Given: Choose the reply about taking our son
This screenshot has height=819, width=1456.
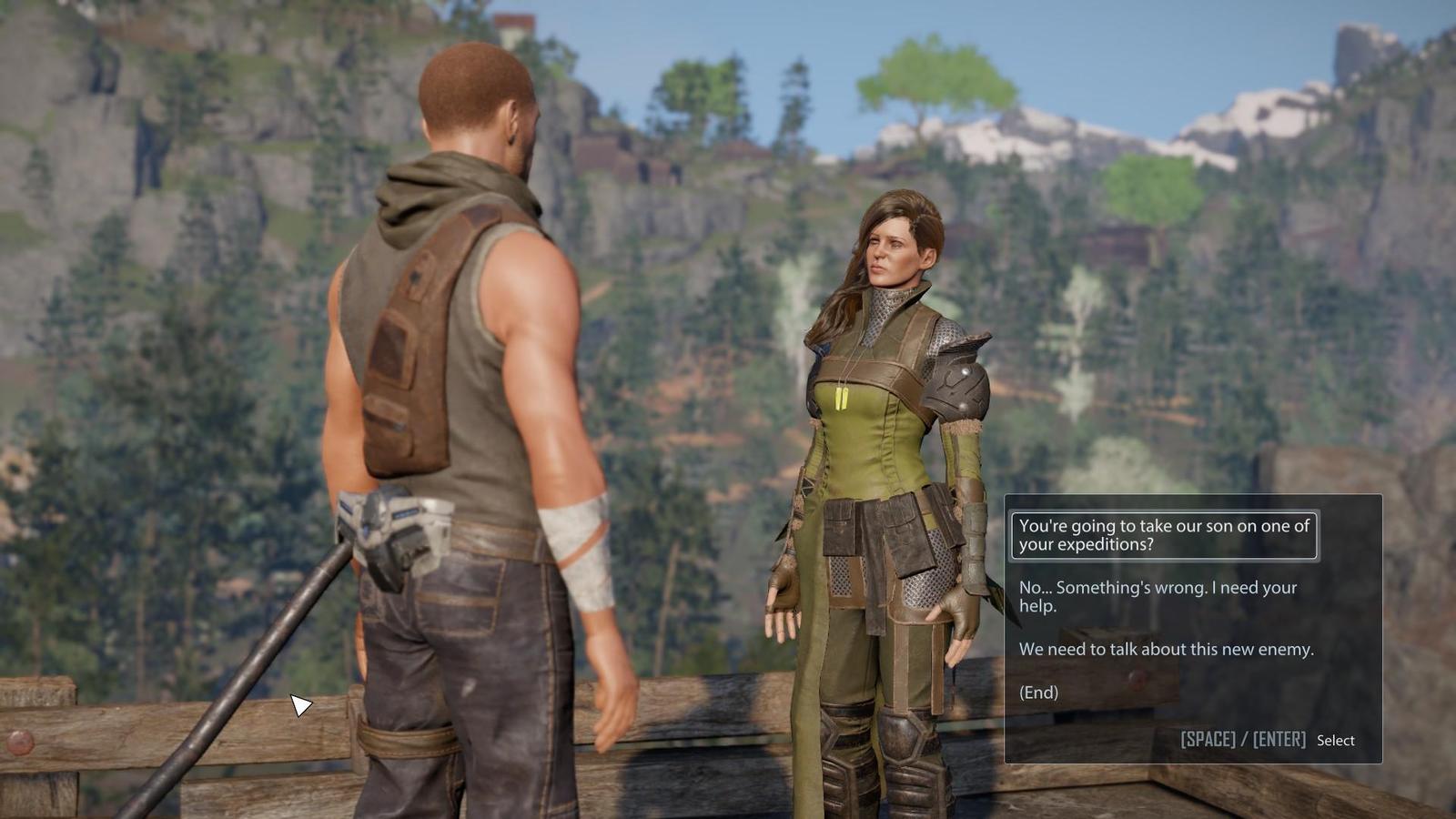Looking at the screenshot, I should coord(1163,535).
